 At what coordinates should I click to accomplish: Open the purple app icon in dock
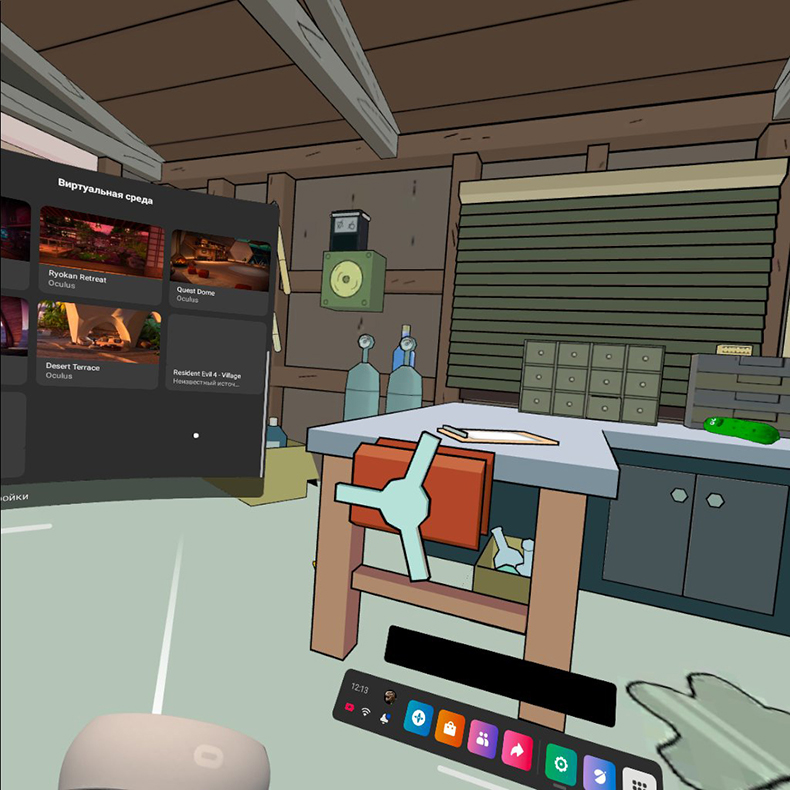598,774
